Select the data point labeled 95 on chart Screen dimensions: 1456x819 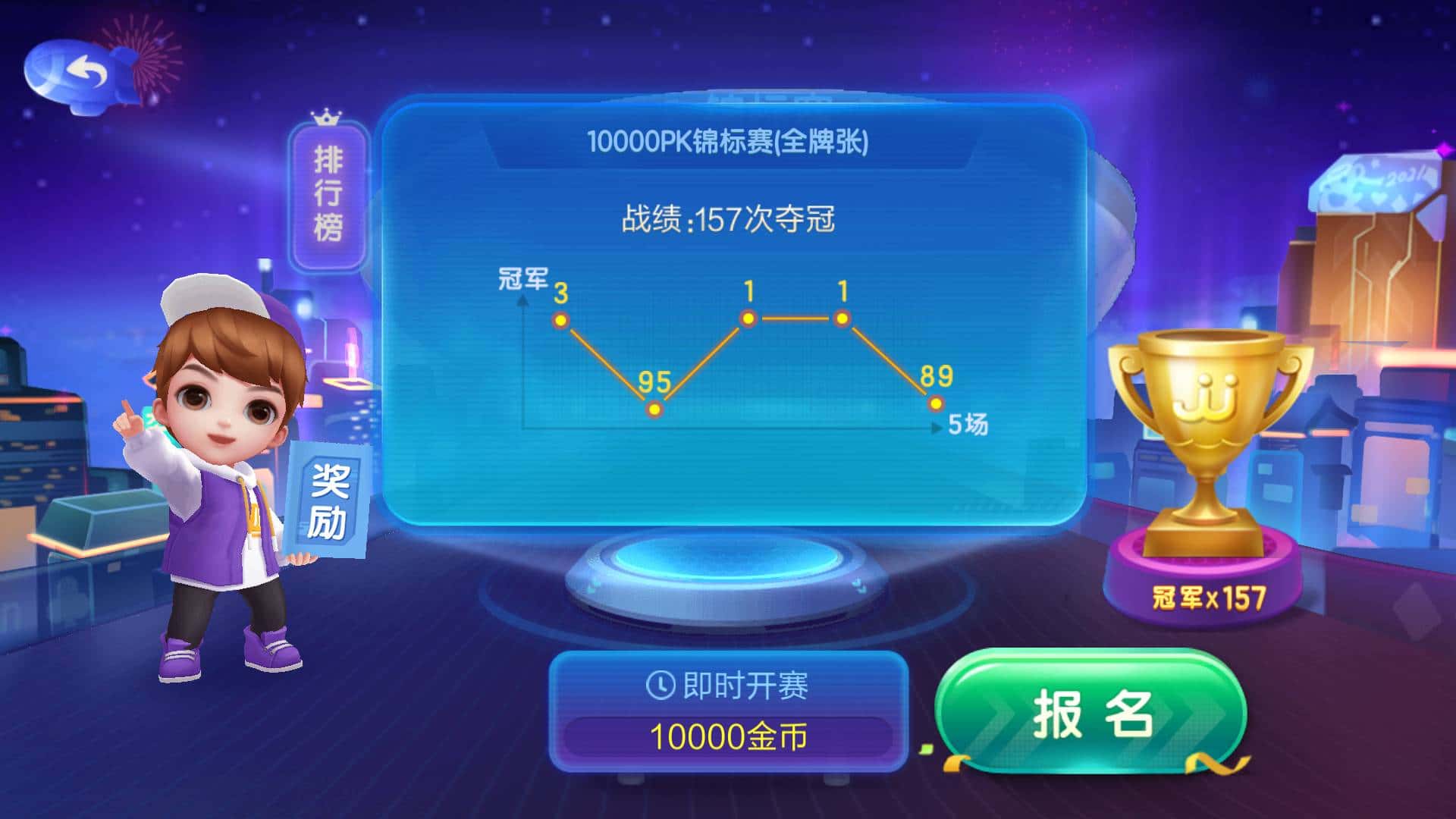coord(654,409)
